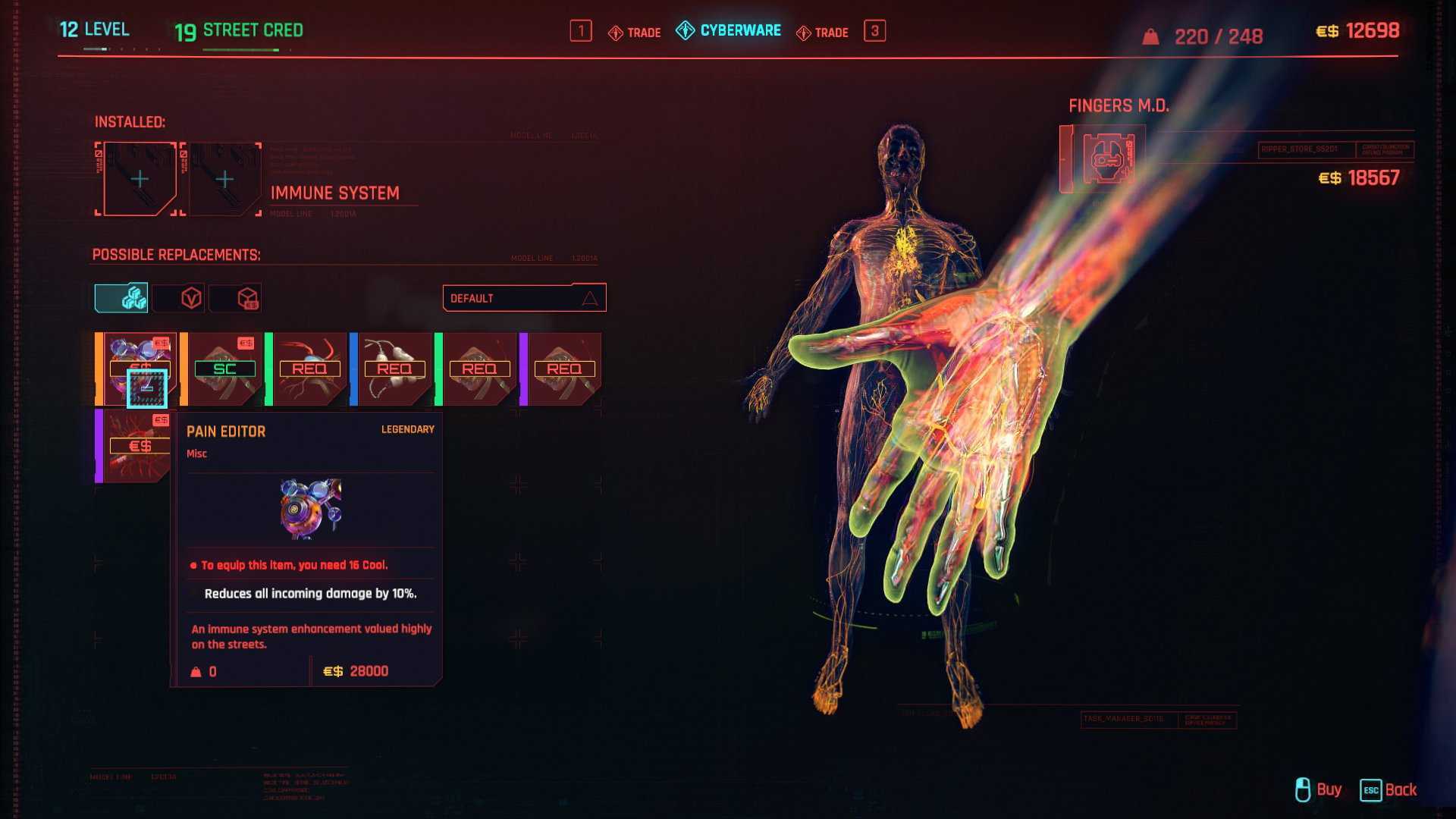
Task: Select the Pain Editor legendary cyberware
Action: click(x=138, y=369)
